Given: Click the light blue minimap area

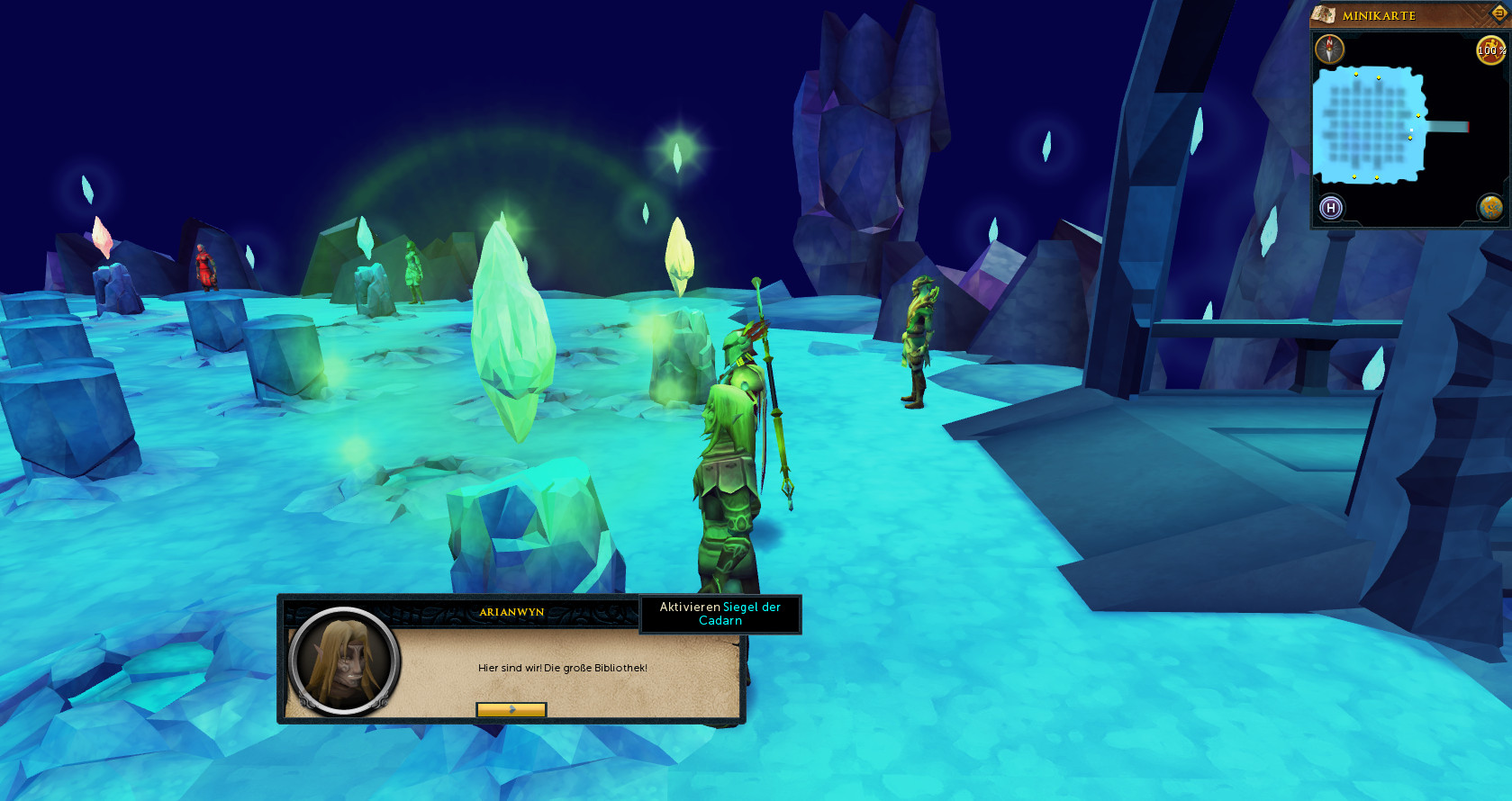Looking at the screenshot, I should (1369, 126).
